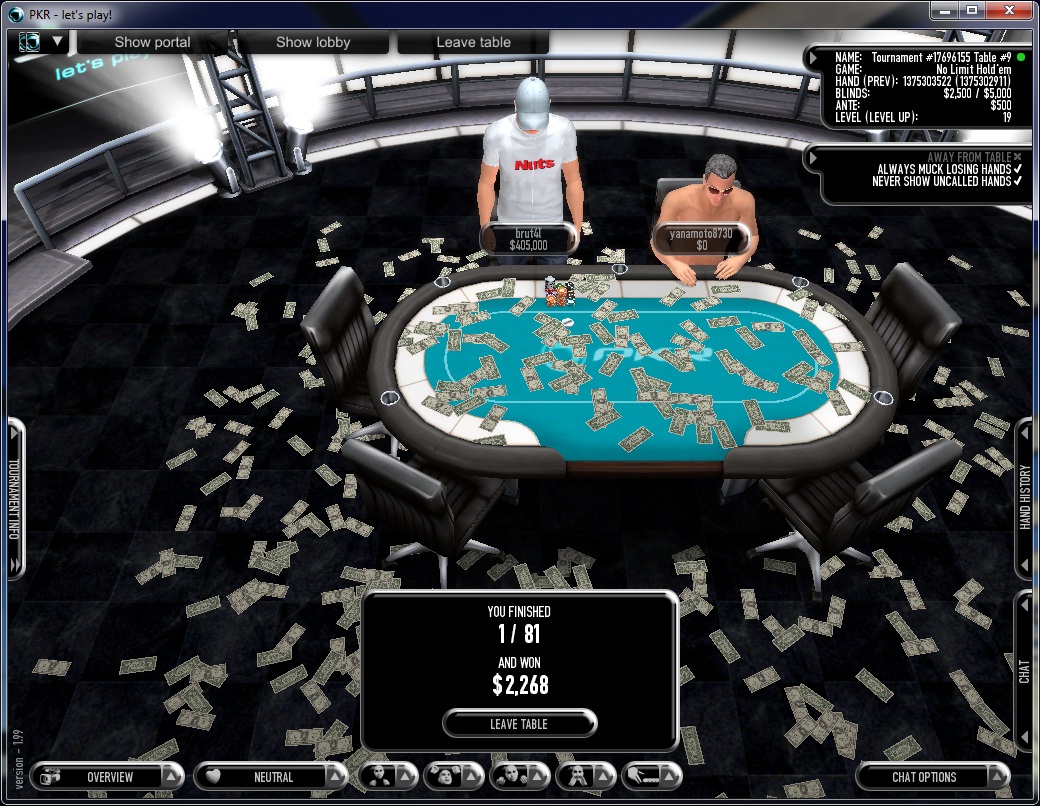Open the Hand History side tab
Screen dimensions: 1040x806
click(1025, 497)
